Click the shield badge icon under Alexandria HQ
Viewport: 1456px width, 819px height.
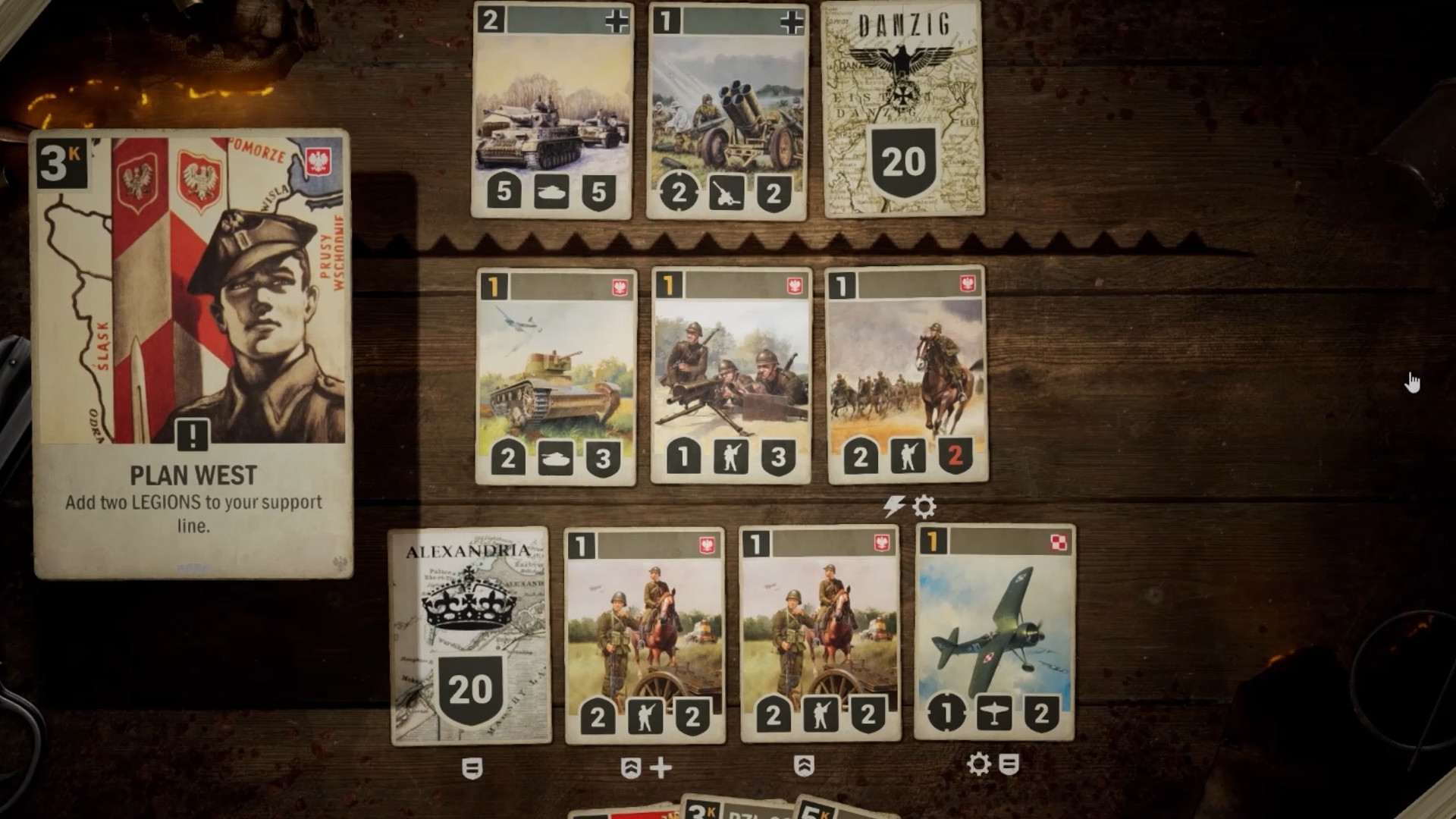pyautogui.click(x=471, y=767)
